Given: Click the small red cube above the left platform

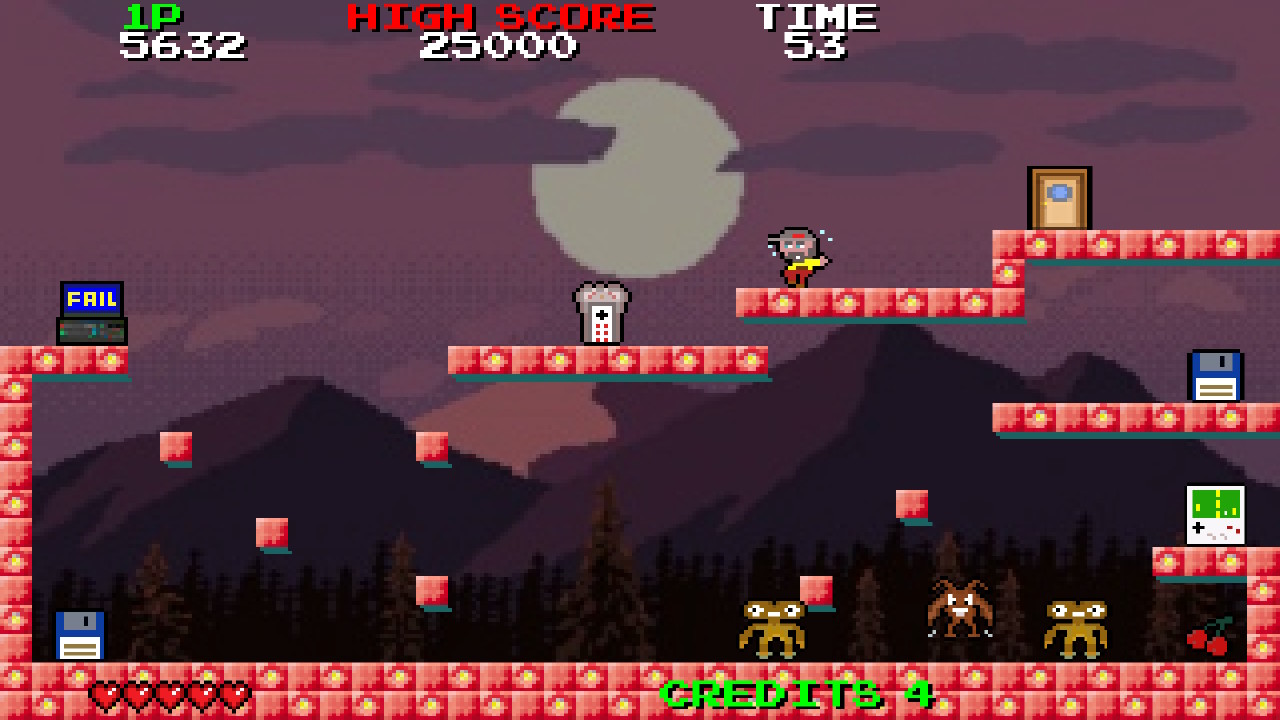Looking at the screenshot, I should click(173, 445).
